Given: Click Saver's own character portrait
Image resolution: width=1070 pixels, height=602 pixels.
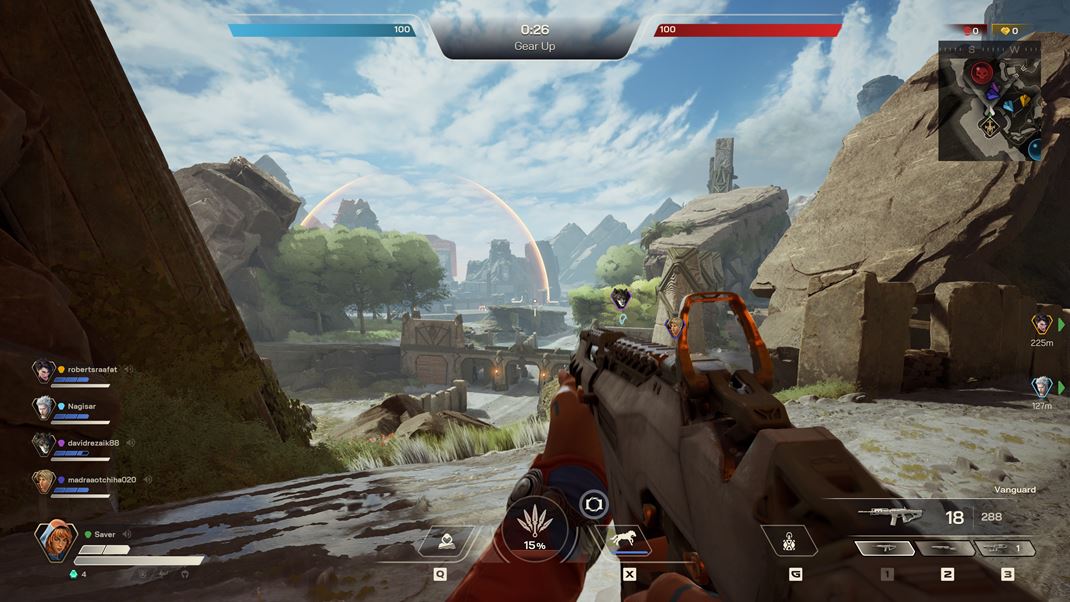Looking at the screenshot, I should (54, 541).
